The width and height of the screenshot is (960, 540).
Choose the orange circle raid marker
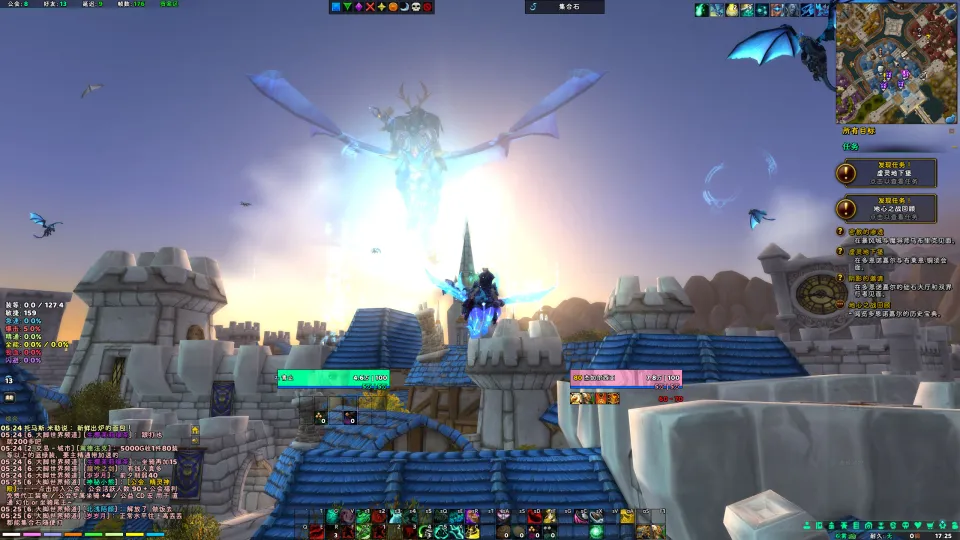(393, 7)
